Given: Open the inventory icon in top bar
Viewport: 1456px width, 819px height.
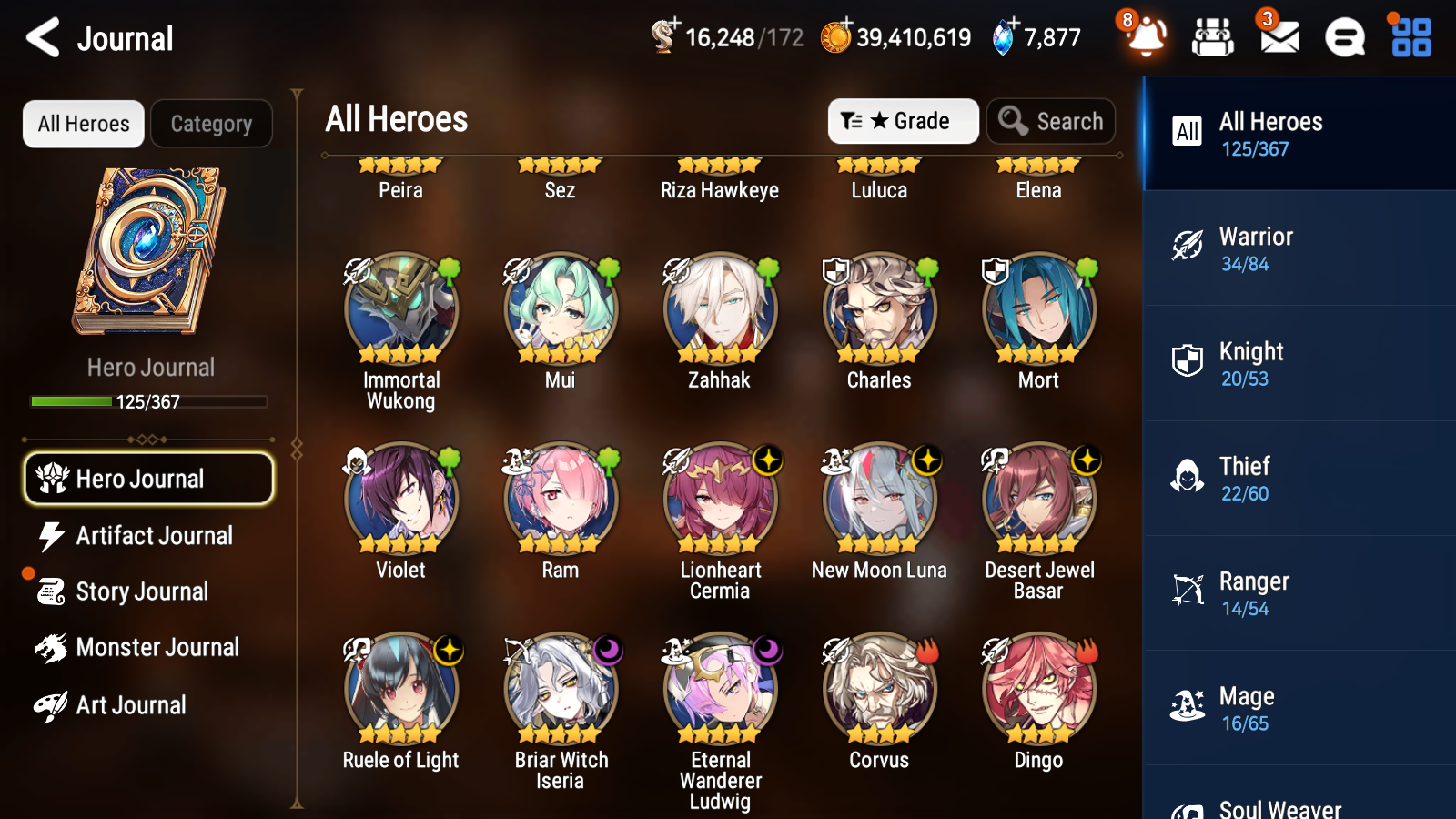Looking at the screenshot, I should (x=1214, y=38).
